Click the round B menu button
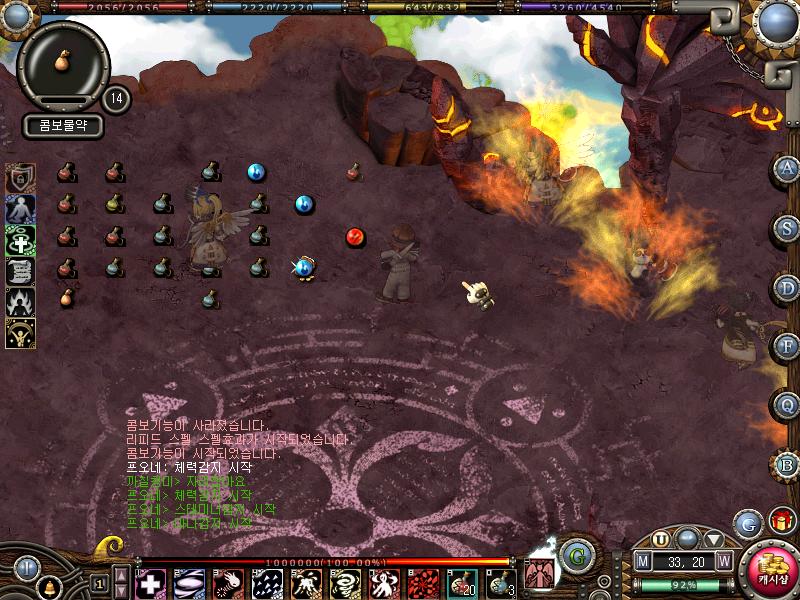The width and height of the screenshot is (800, 600). pos(787,465)
